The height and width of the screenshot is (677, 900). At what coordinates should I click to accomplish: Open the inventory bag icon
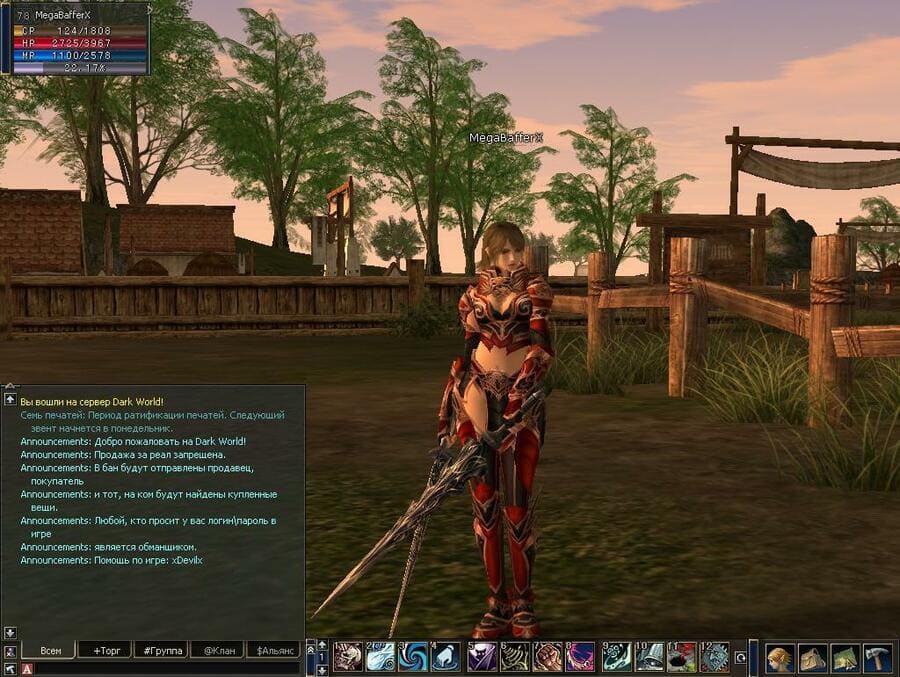click(x=813, y=657)
